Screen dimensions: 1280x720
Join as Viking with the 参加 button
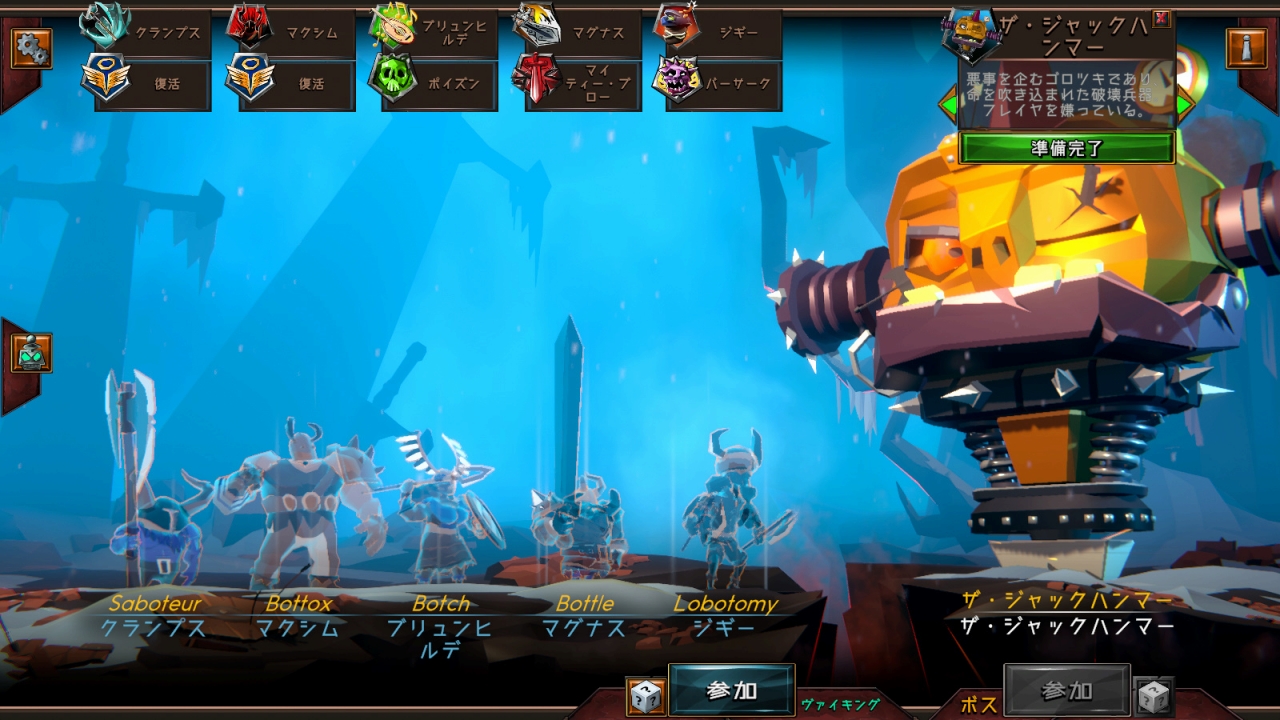coord(731,690)
